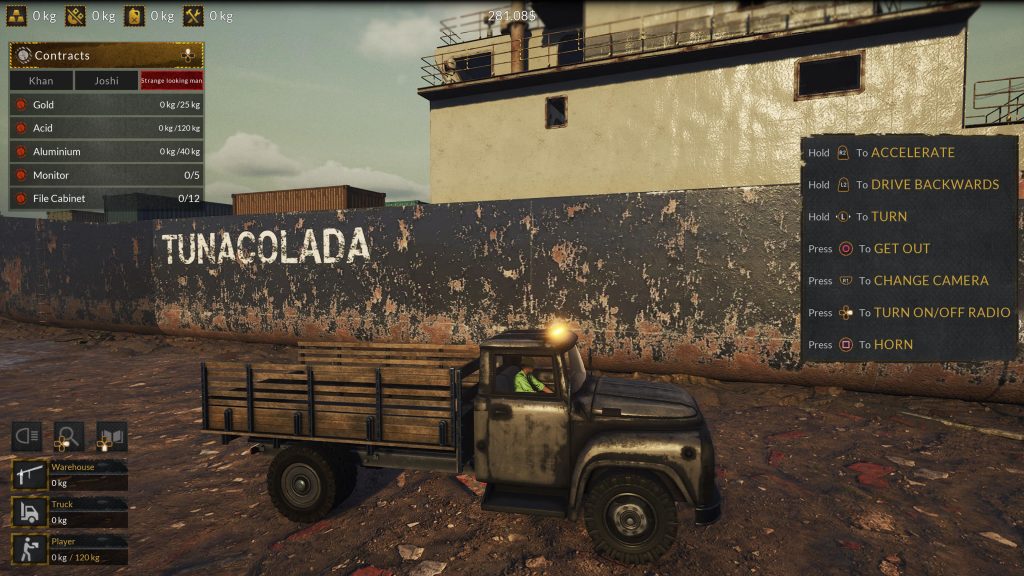Show the Truck cargo icon
This screenshot has width=1024, height=576.
(27, 512)
